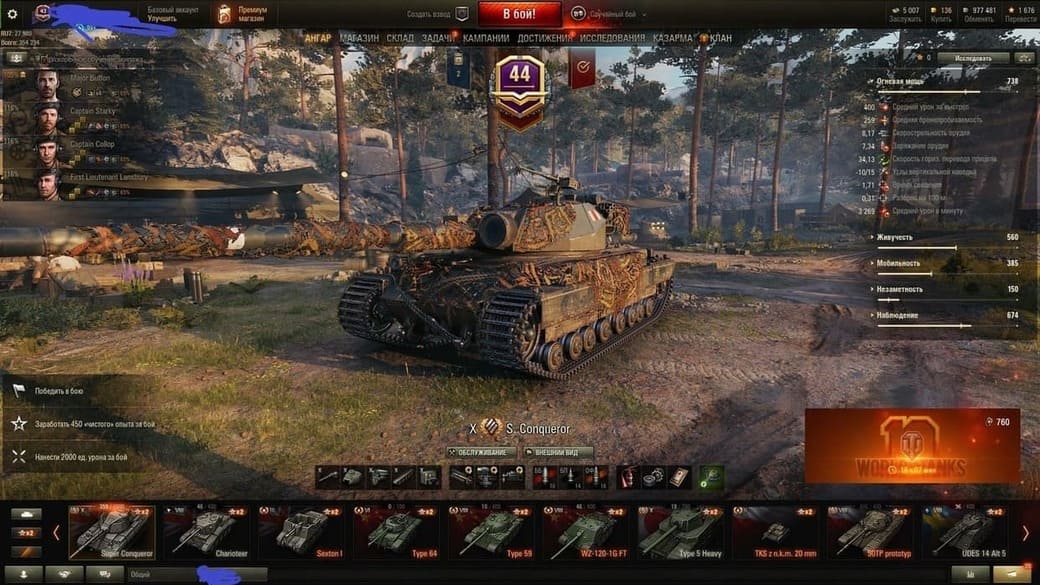The image size is (1040, 585).
Task: Open the settings gear menu
Action: pyautogui.click(x=12, y=14)
